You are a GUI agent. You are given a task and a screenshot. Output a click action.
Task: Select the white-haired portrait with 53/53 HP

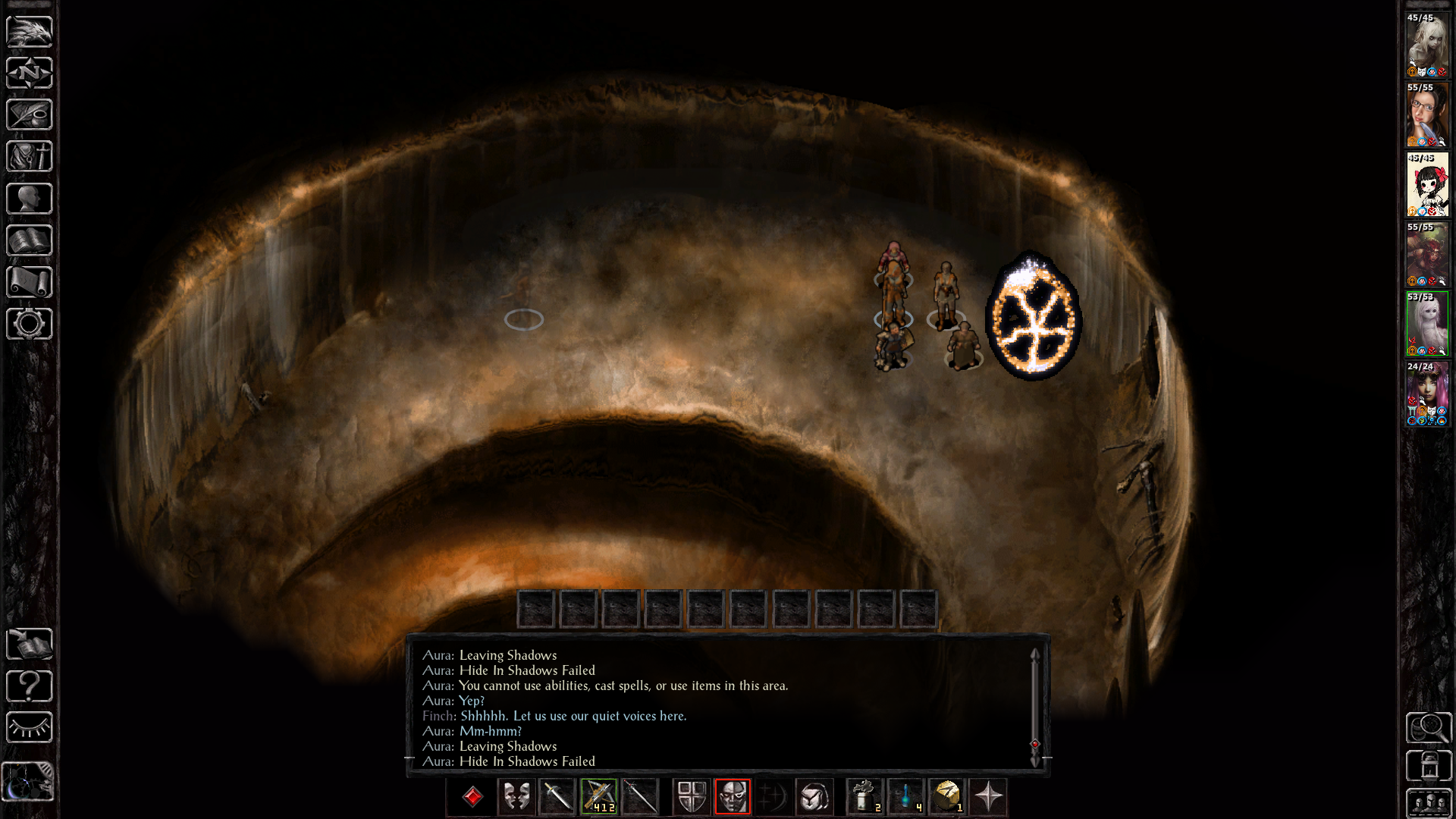(1427, 324)
